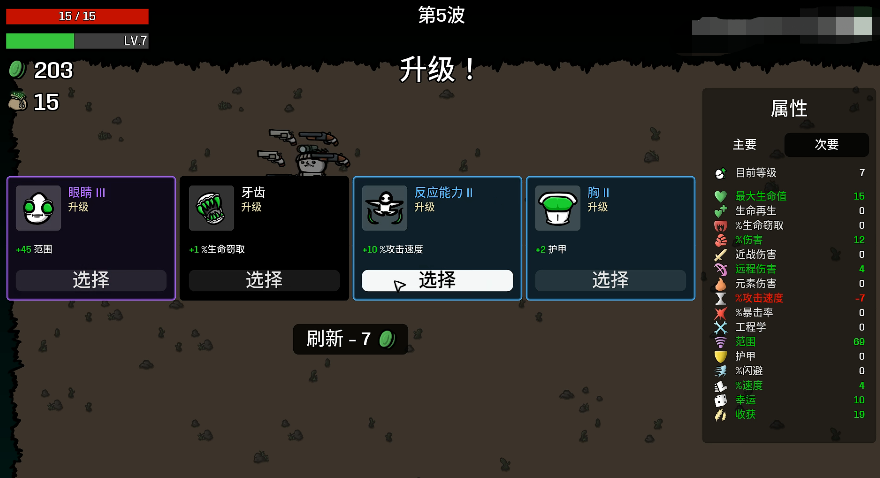Click the 牙齿 teeth upgrade icon
The image size is (880, 478).
pos(211,208)
